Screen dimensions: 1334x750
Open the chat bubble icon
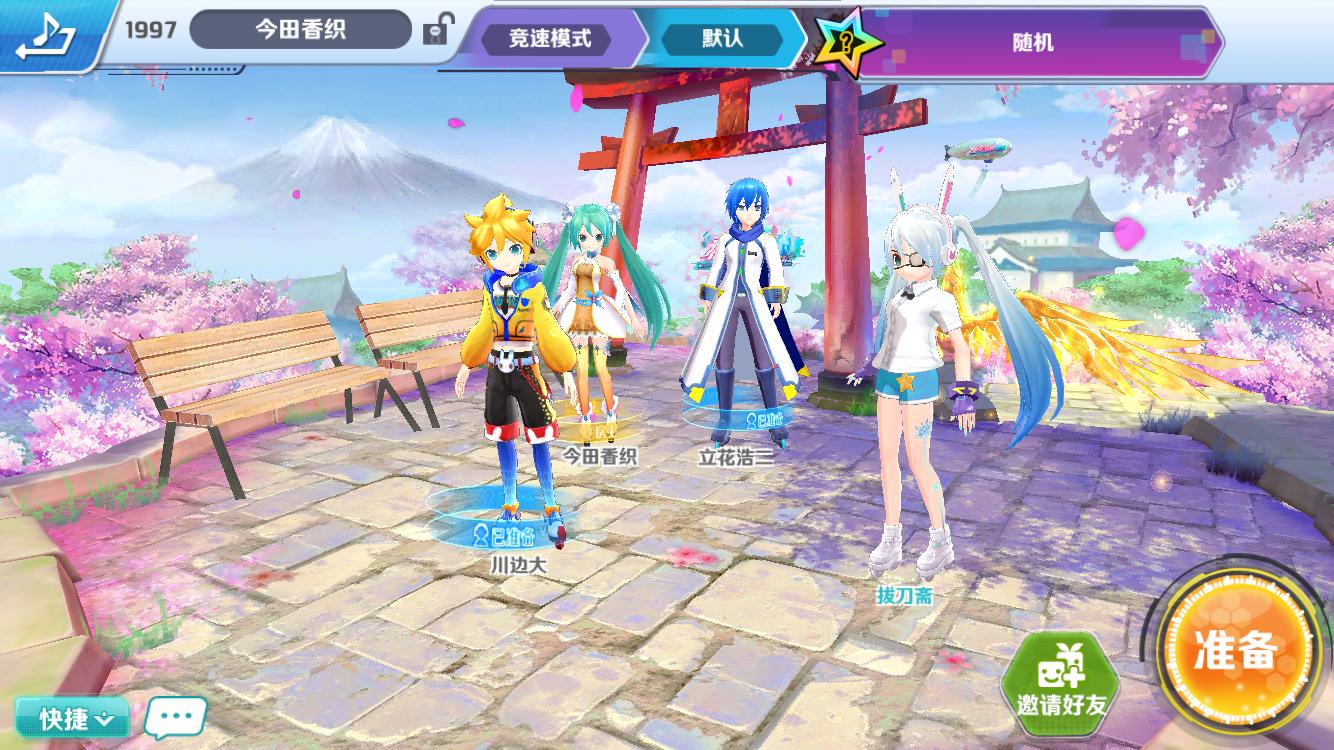coord(175,717)
